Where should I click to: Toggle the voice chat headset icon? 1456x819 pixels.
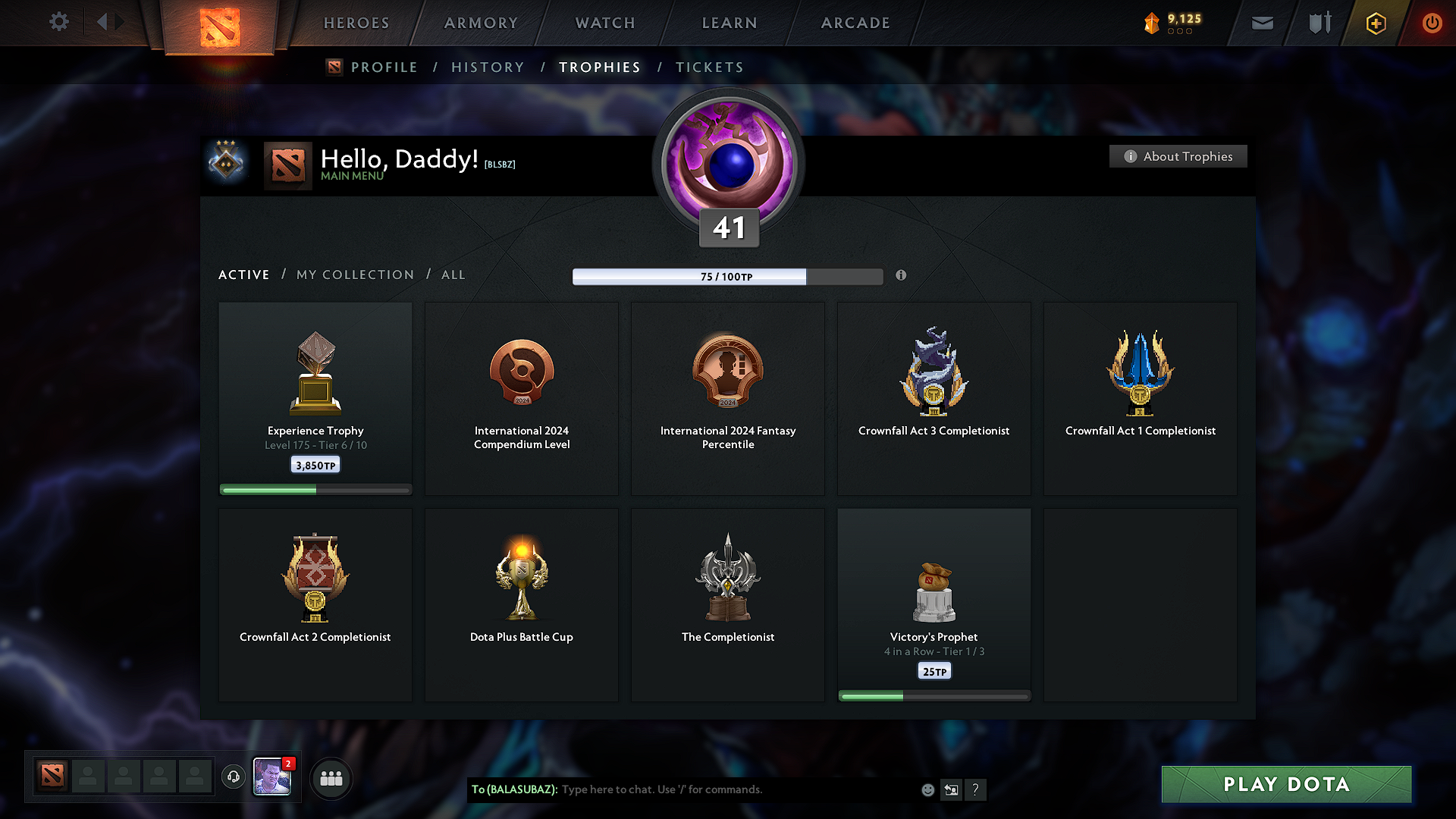coord(233,777)
